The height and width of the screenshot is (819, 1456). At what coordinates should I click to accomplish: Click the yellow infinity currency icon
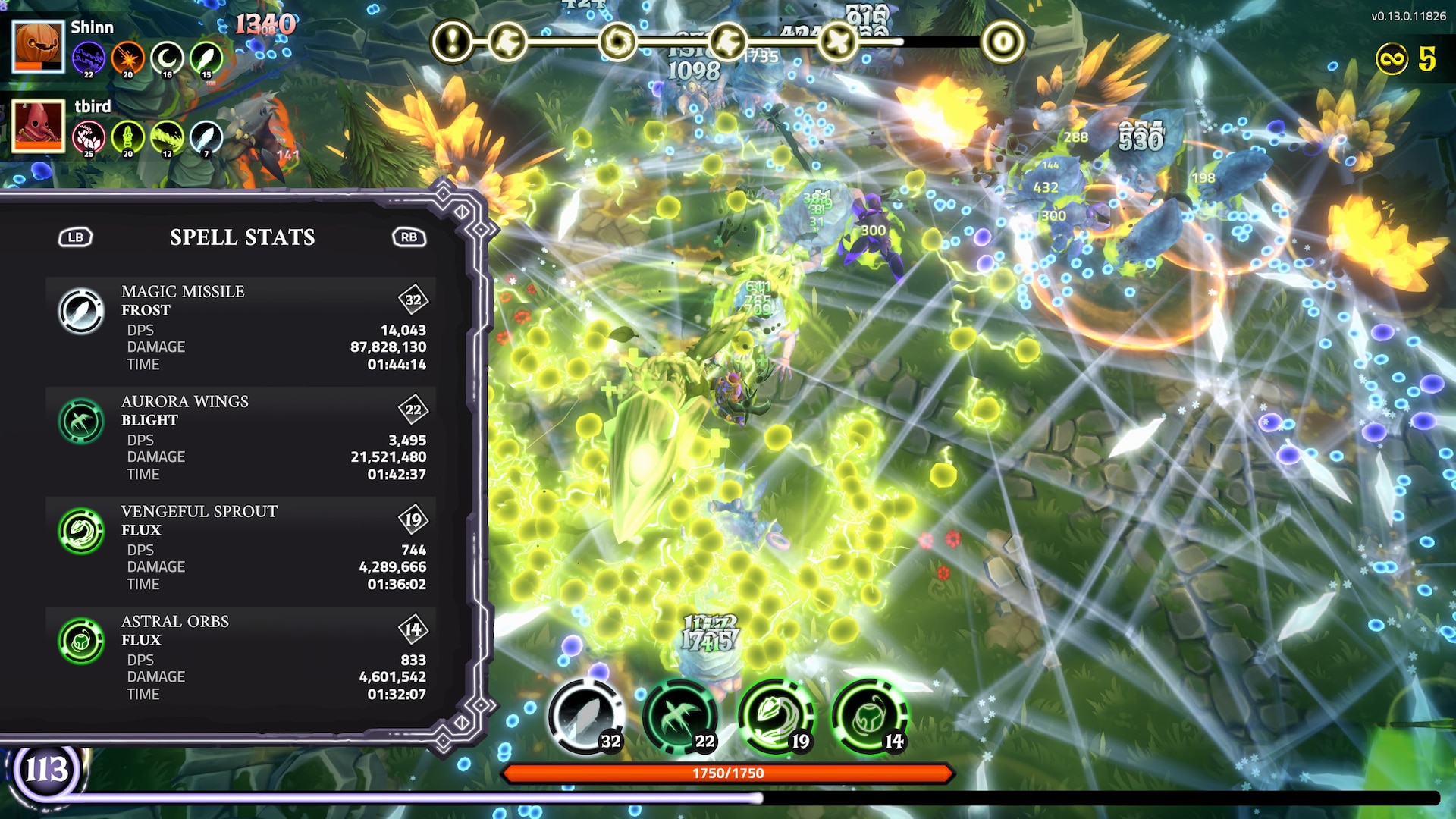coord(1392,59)
